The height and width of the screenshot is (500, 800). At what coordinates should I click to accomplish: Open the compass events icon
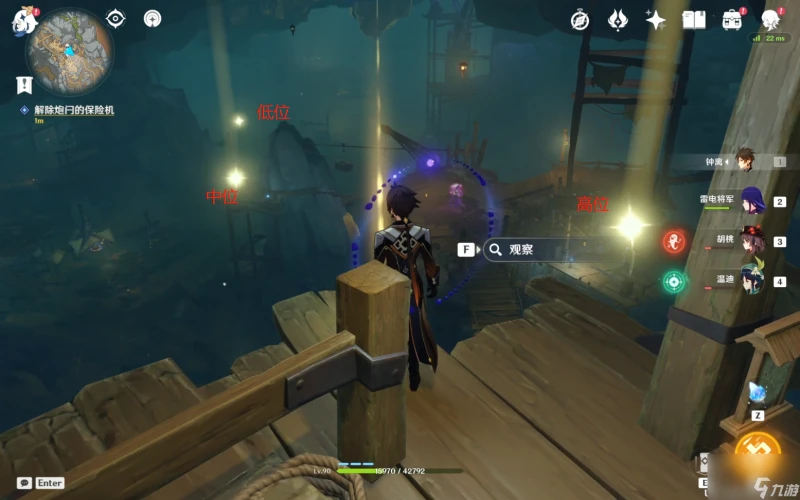pos(580,20)
